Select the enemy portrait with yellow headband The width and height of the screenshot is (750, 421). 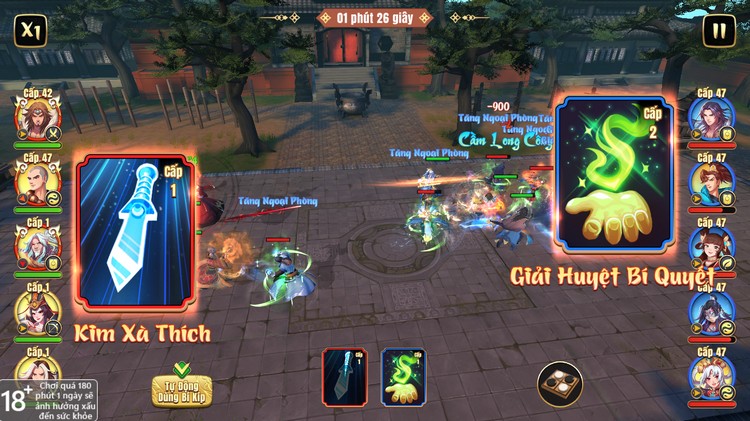click(x=712, y=184)
